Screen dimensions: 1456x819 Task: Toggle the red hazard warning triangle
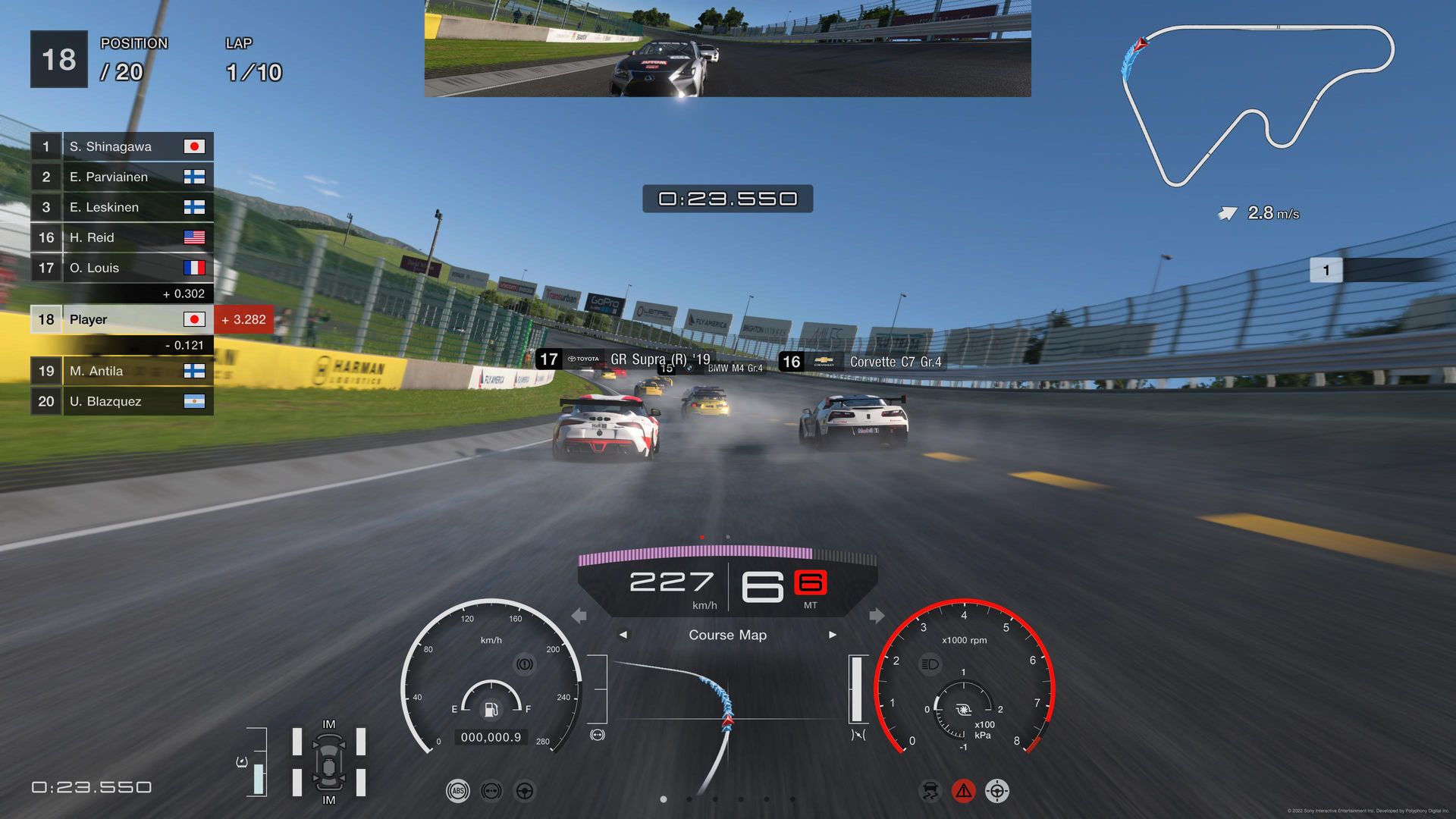(x=963, y=791)
